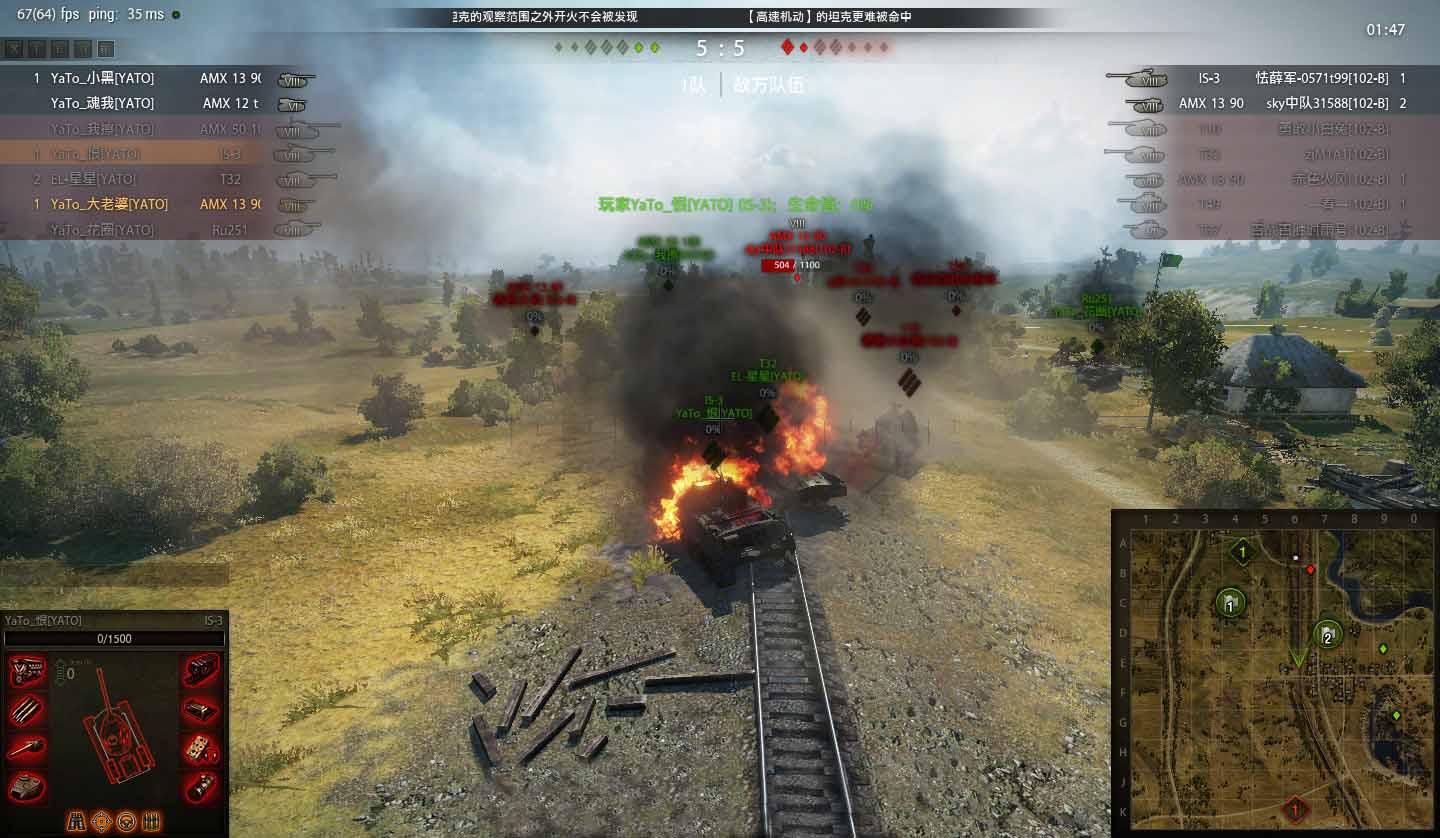Select the steering wheel equipment icon

126,822
